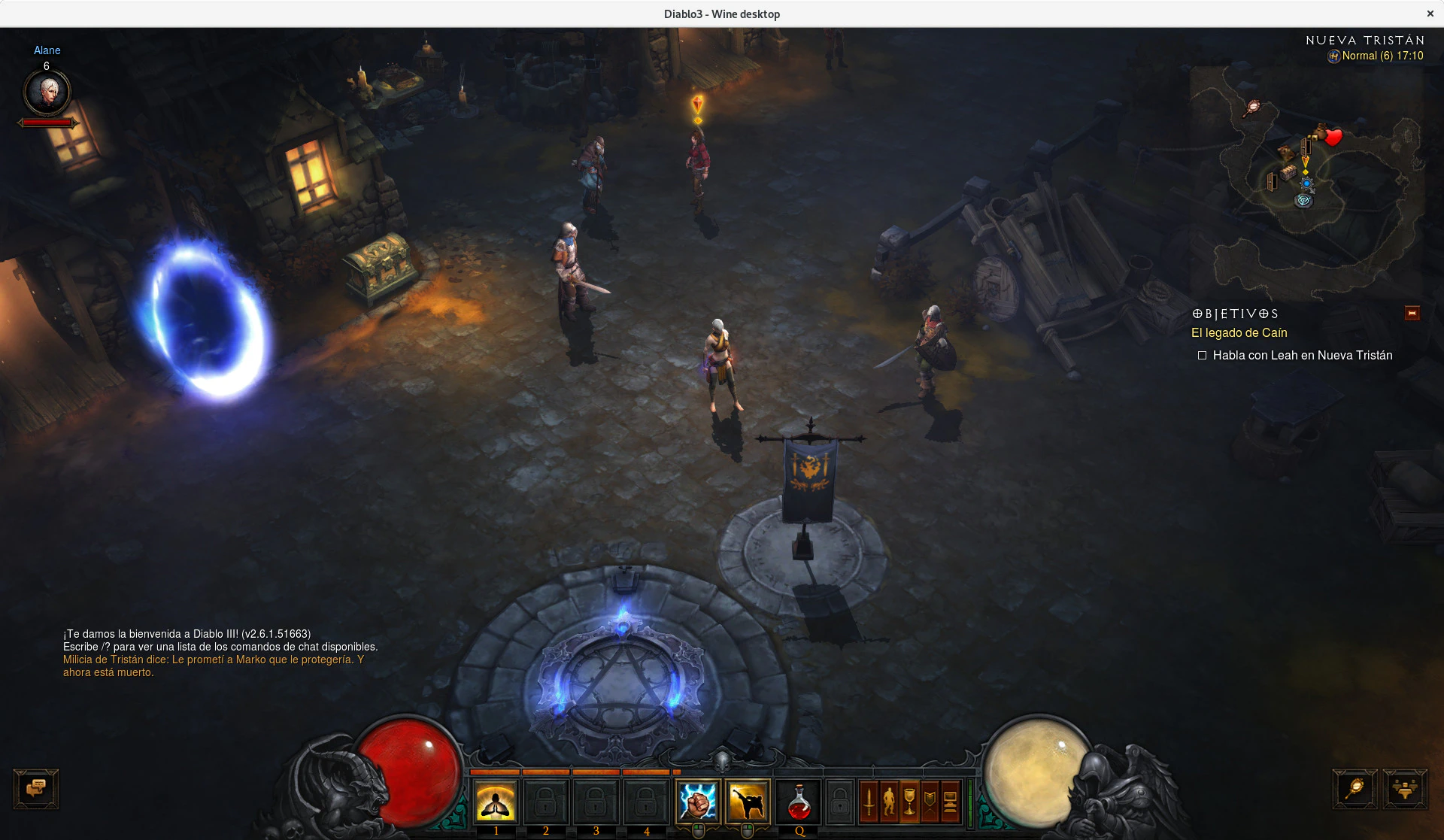Open the chat speech bubble button

point(36,789)
